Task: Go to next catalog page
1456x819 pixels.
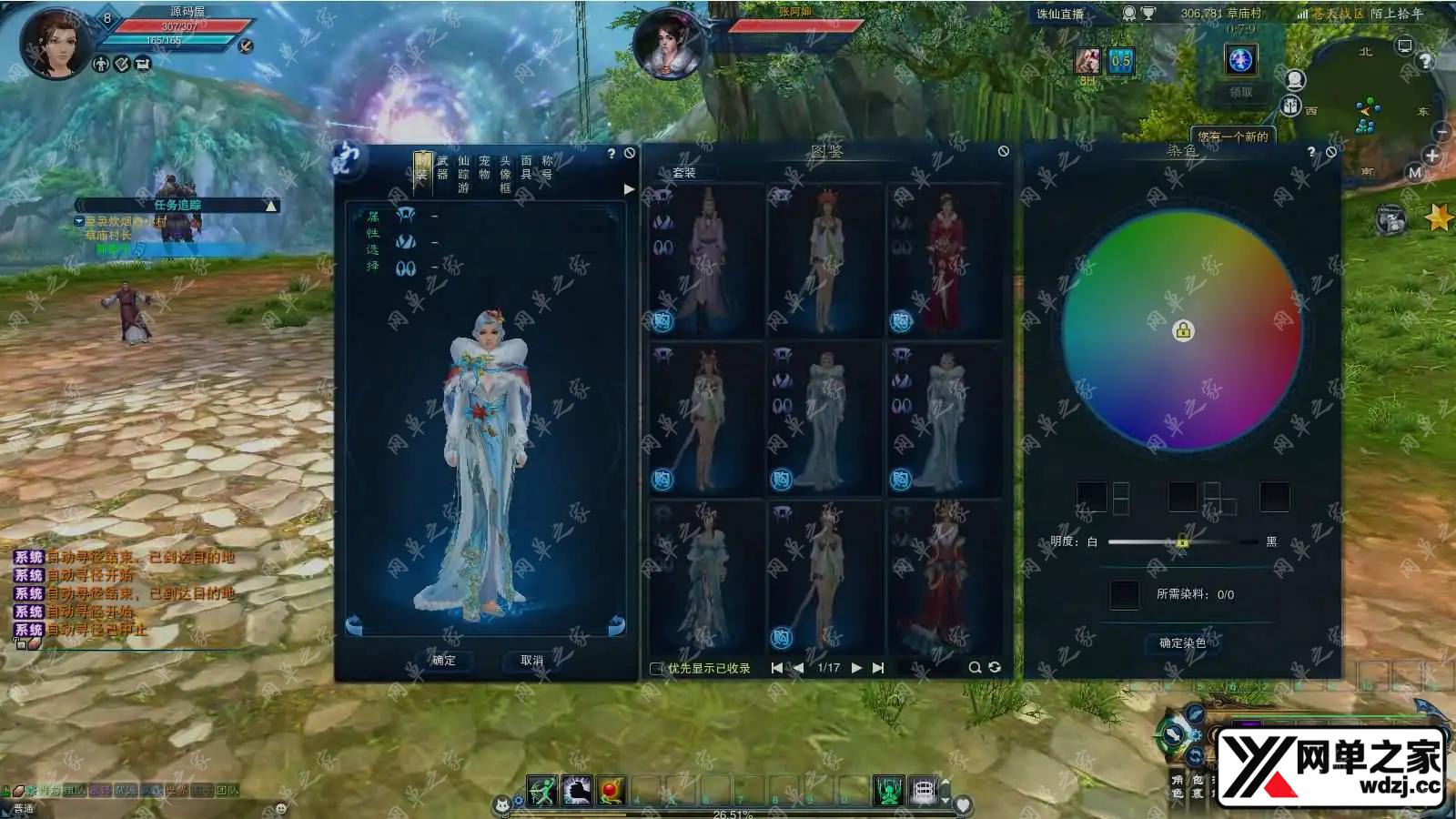Action: point(856,668)
